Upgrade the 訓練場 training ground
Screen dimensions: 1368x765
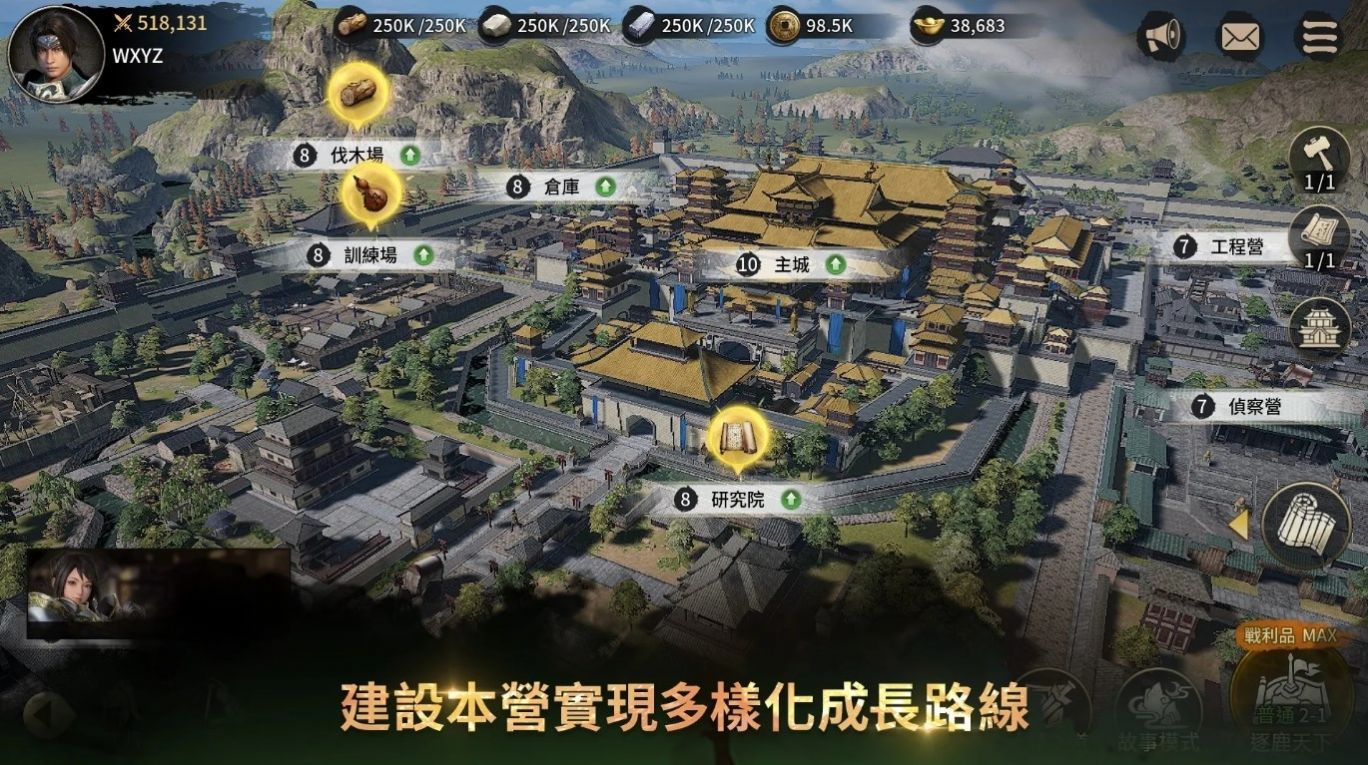pyautogui.click(x=423, y=255)
